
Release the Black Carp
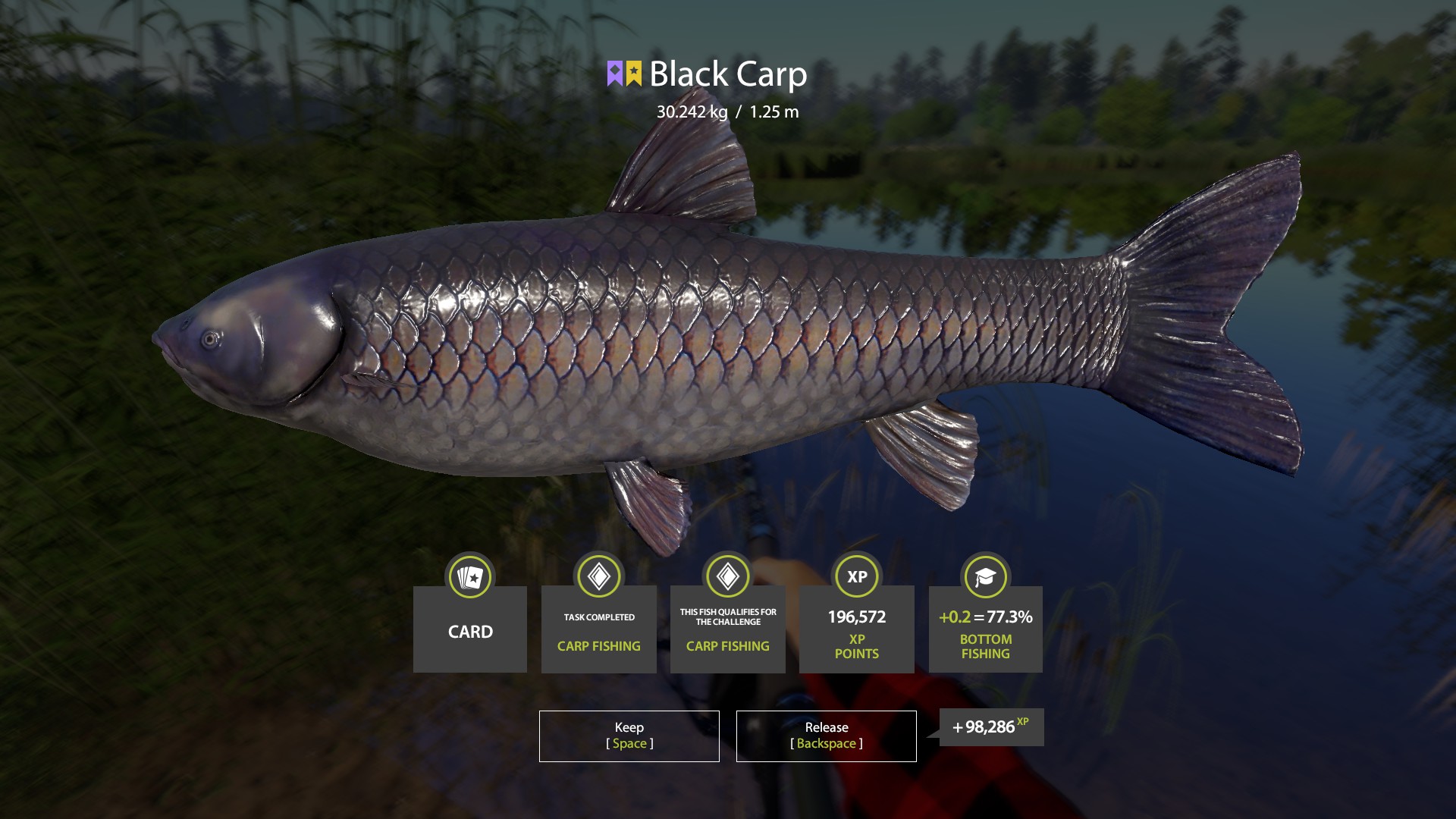click(826, 736)
